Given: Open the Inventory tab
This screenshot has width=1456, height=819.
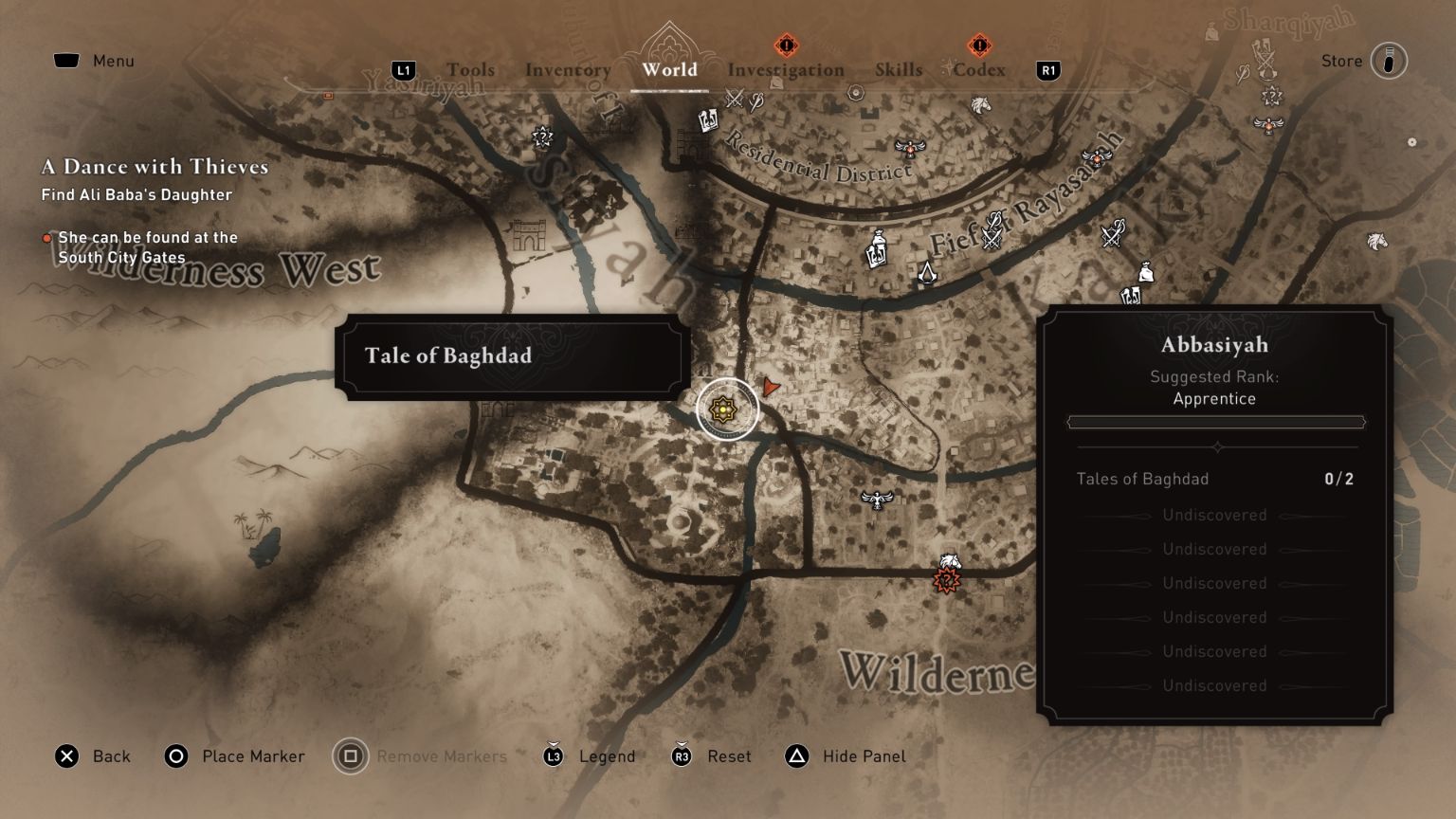Looking at the screenshot, I should point(568,70).
